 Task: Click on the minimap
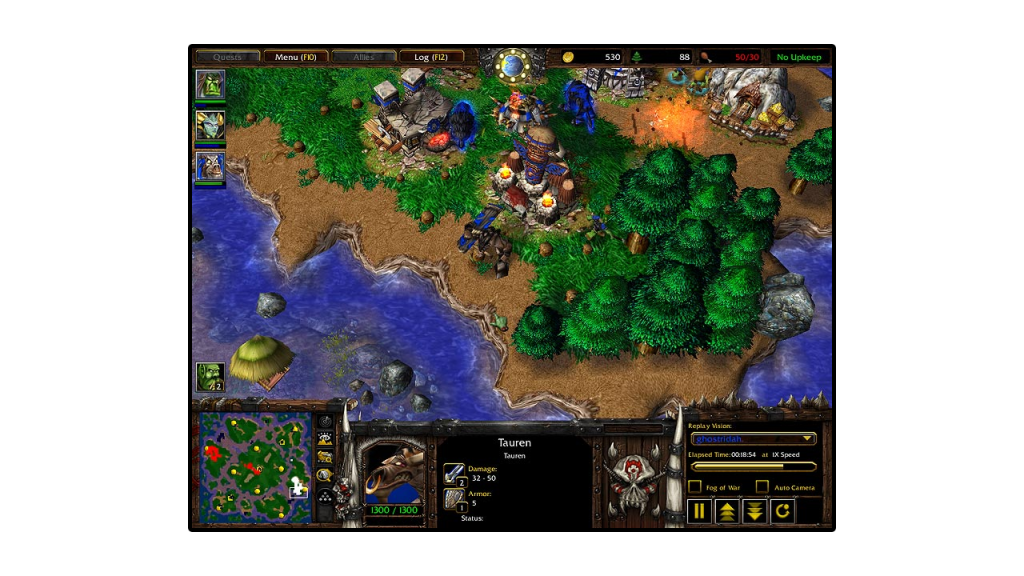click(254, 467)
